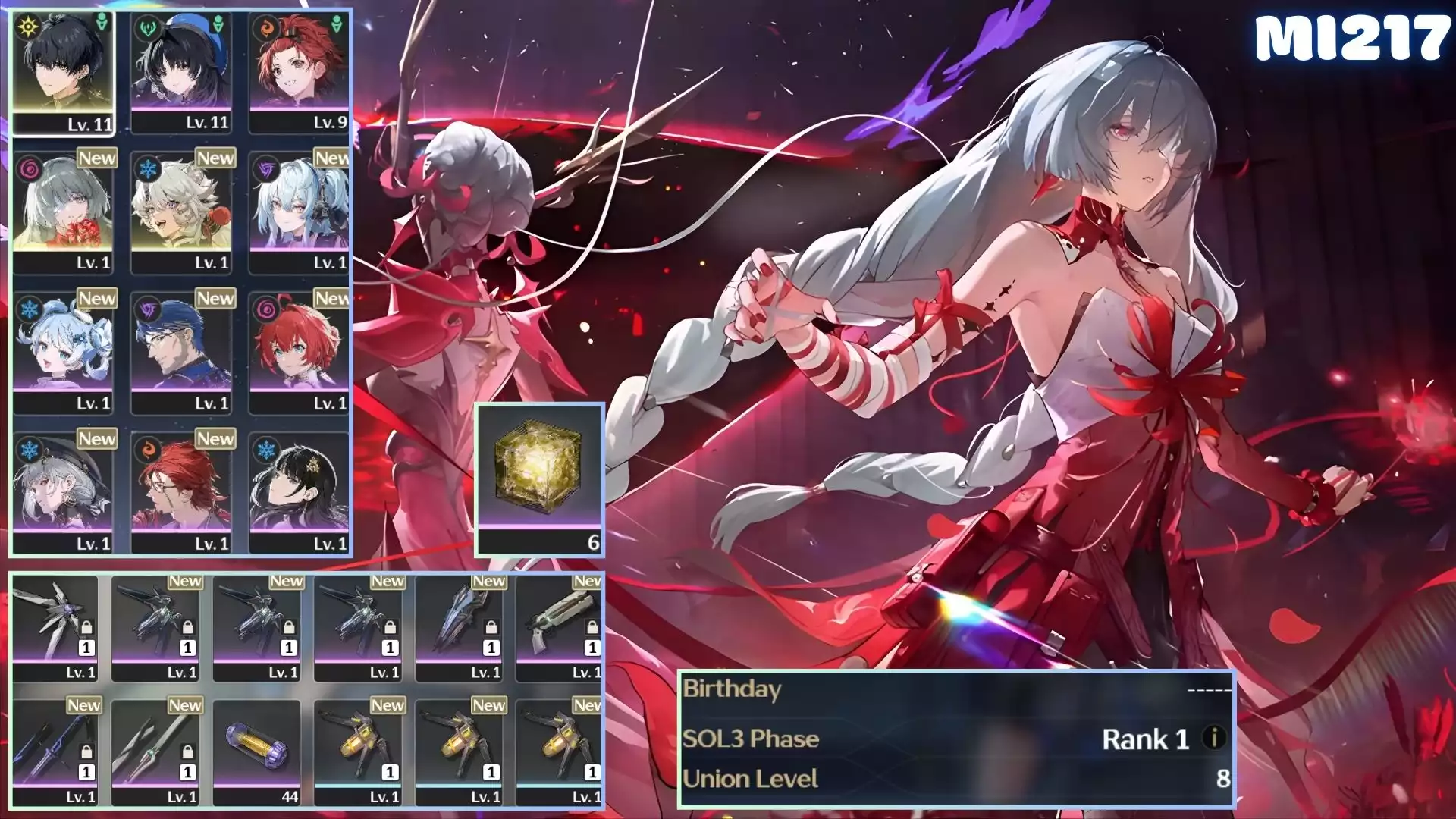This screenshot has height=819, width=1456.
Task: Open the light-blue-haired girl with headphones portrait
Action: pos(300,211)
